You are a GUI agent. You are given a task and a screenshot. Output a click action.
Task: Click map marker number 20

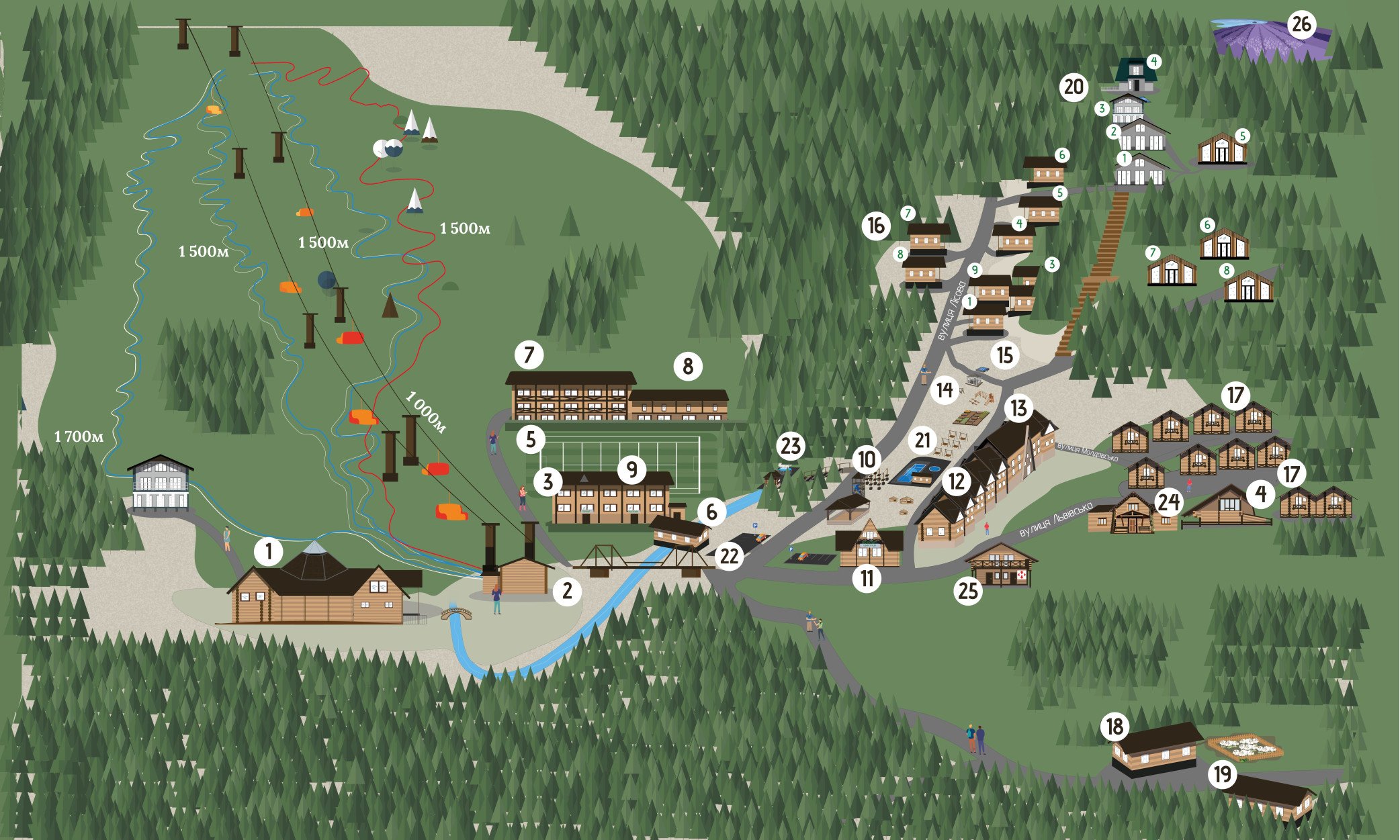(x=1074, y=87)
